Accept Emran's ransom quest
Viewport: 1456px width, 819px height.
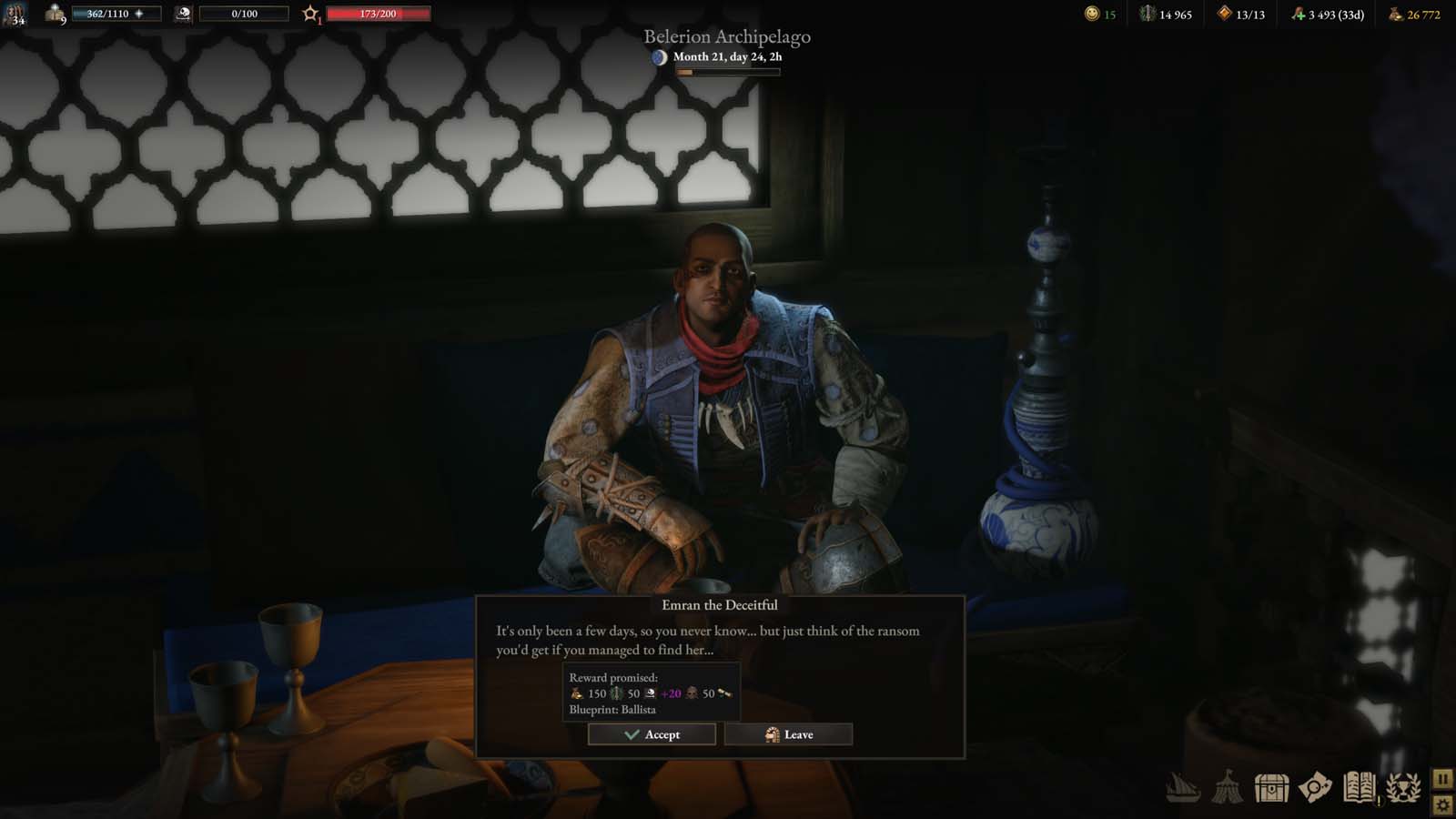pyautogui.click(x=650, y=734)
